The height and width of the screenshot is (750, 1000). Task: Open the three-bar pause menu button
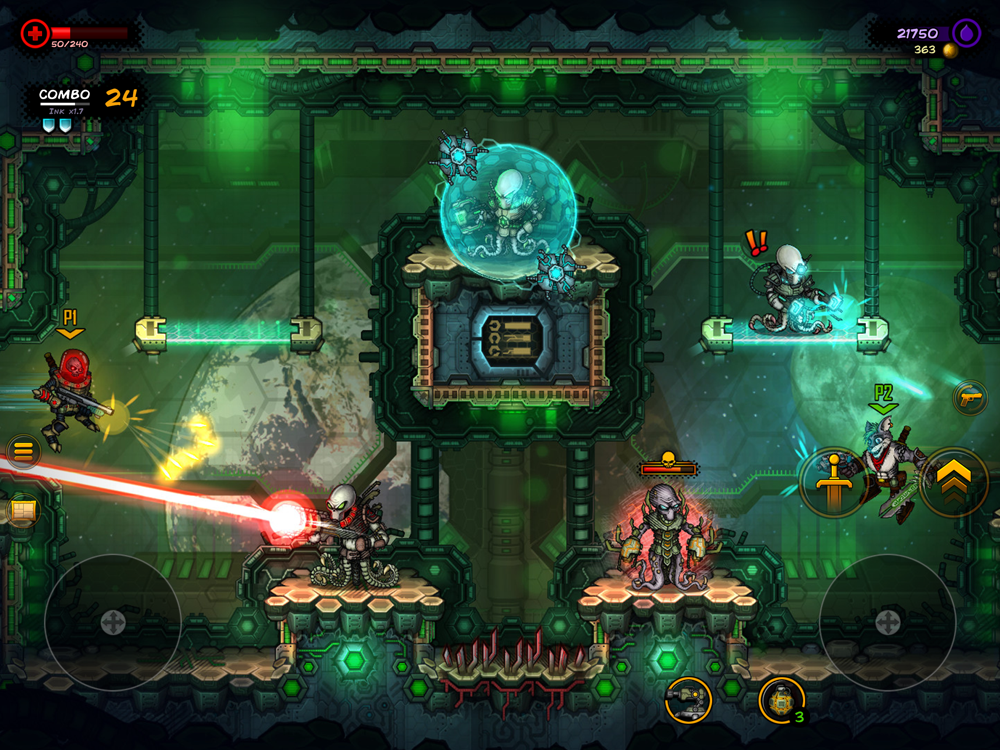point(22,452)
